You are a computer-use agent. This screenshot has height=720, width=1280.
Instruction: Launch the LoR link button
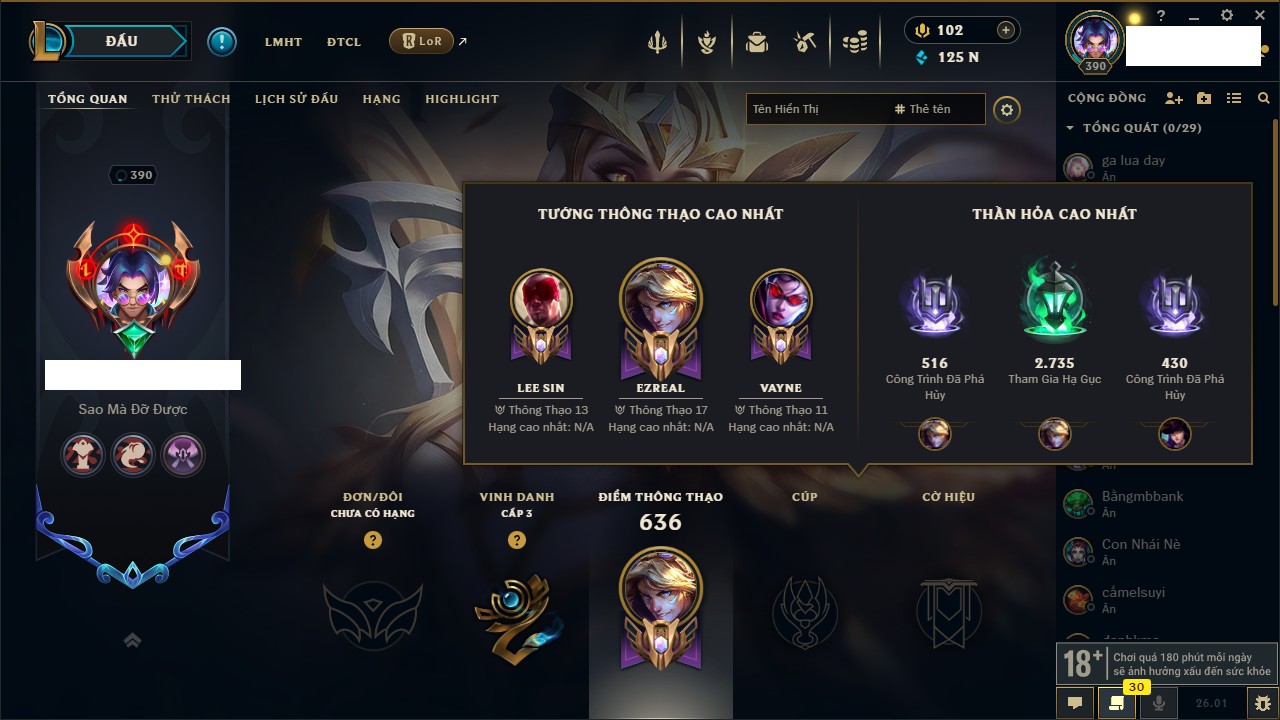[x=421, y=41]
